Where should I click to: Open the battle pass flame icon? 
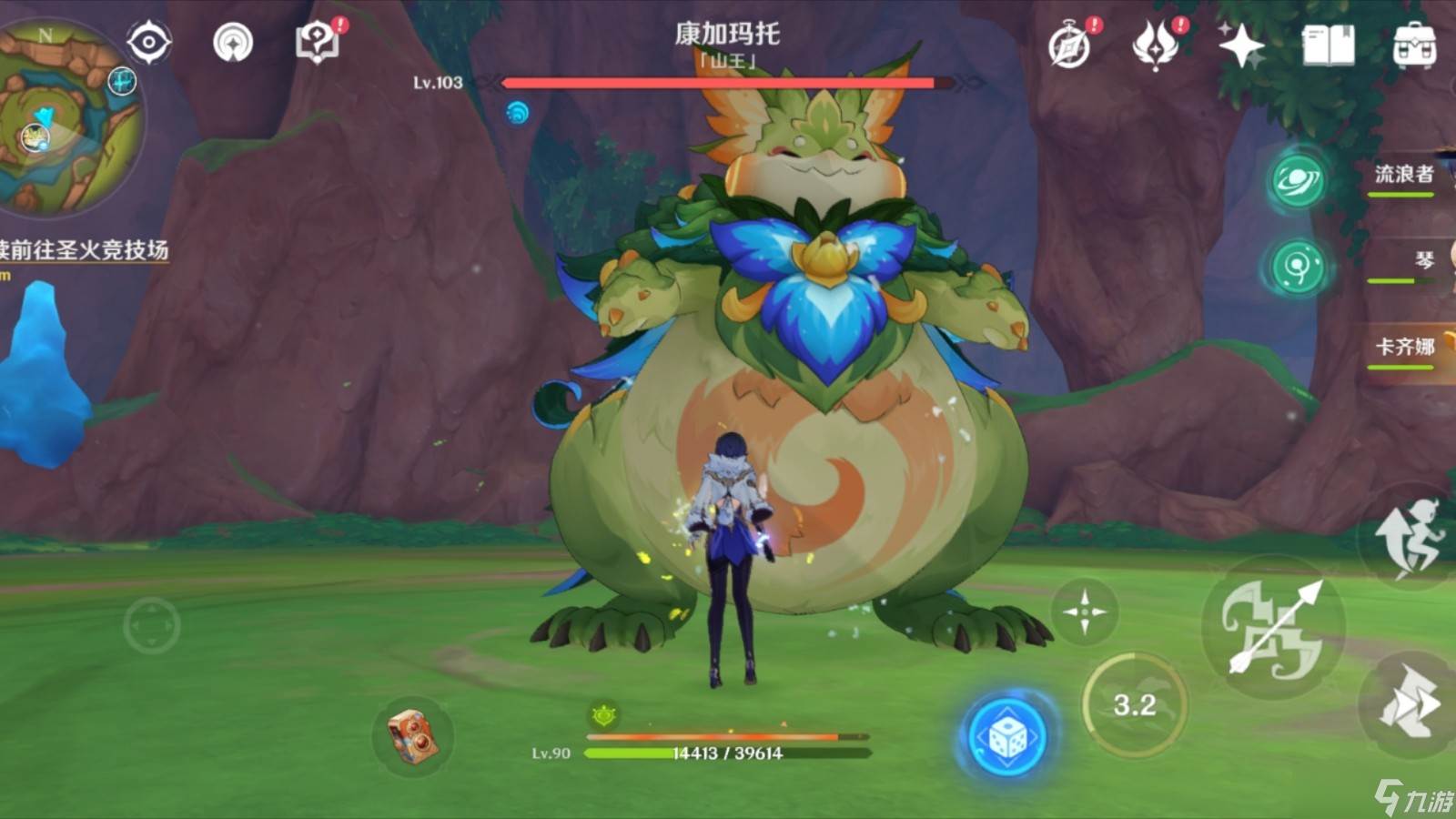click(1156, 45)
